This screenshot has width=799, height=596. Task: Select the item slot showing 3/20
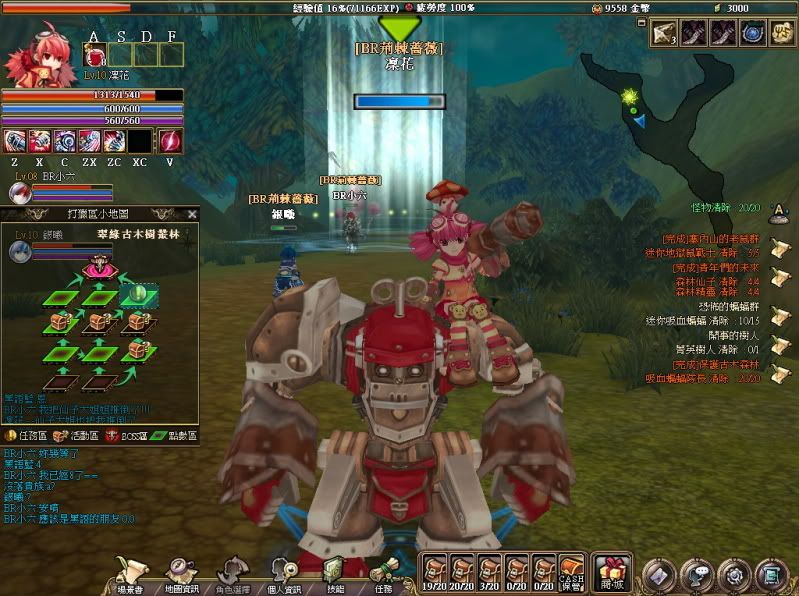tap(490, 569)
